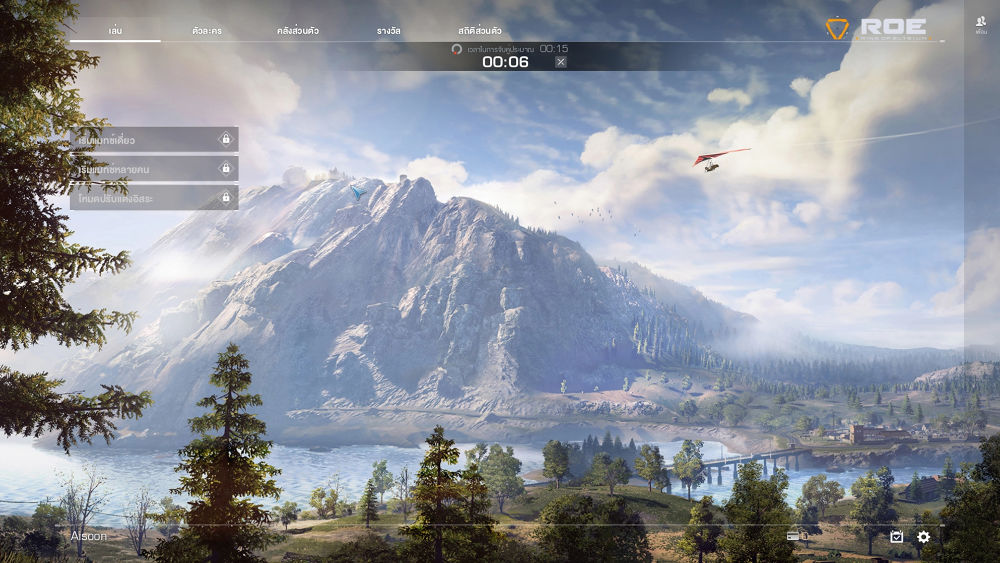1000x563 pixels.
Task: Switch to the เล่น (Play) tab
Action: [x=115, y=31]
